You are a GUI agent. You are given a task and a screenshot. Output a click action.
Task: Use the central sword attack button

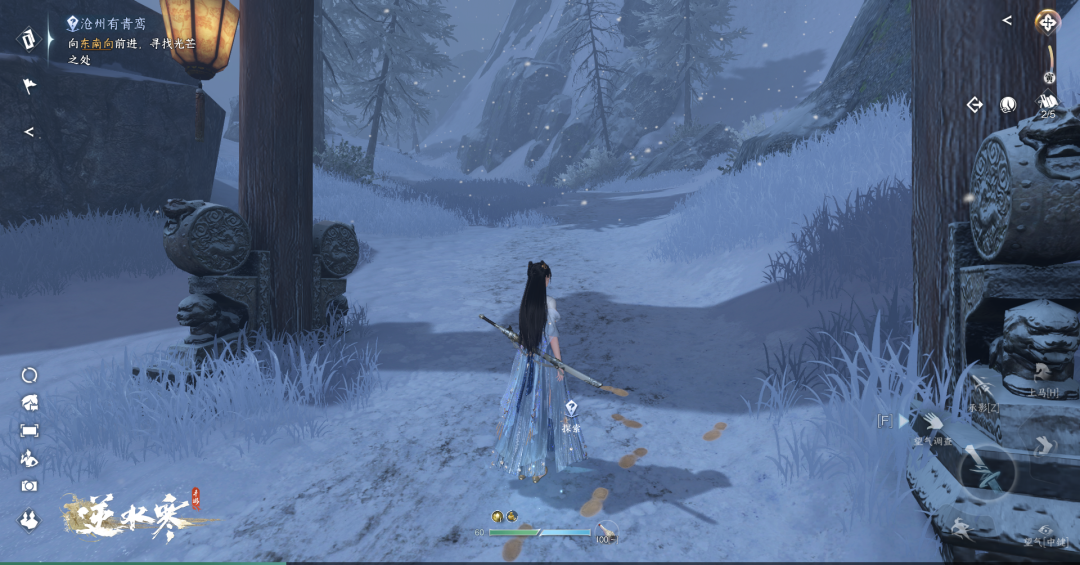click(x=988, y=471)
